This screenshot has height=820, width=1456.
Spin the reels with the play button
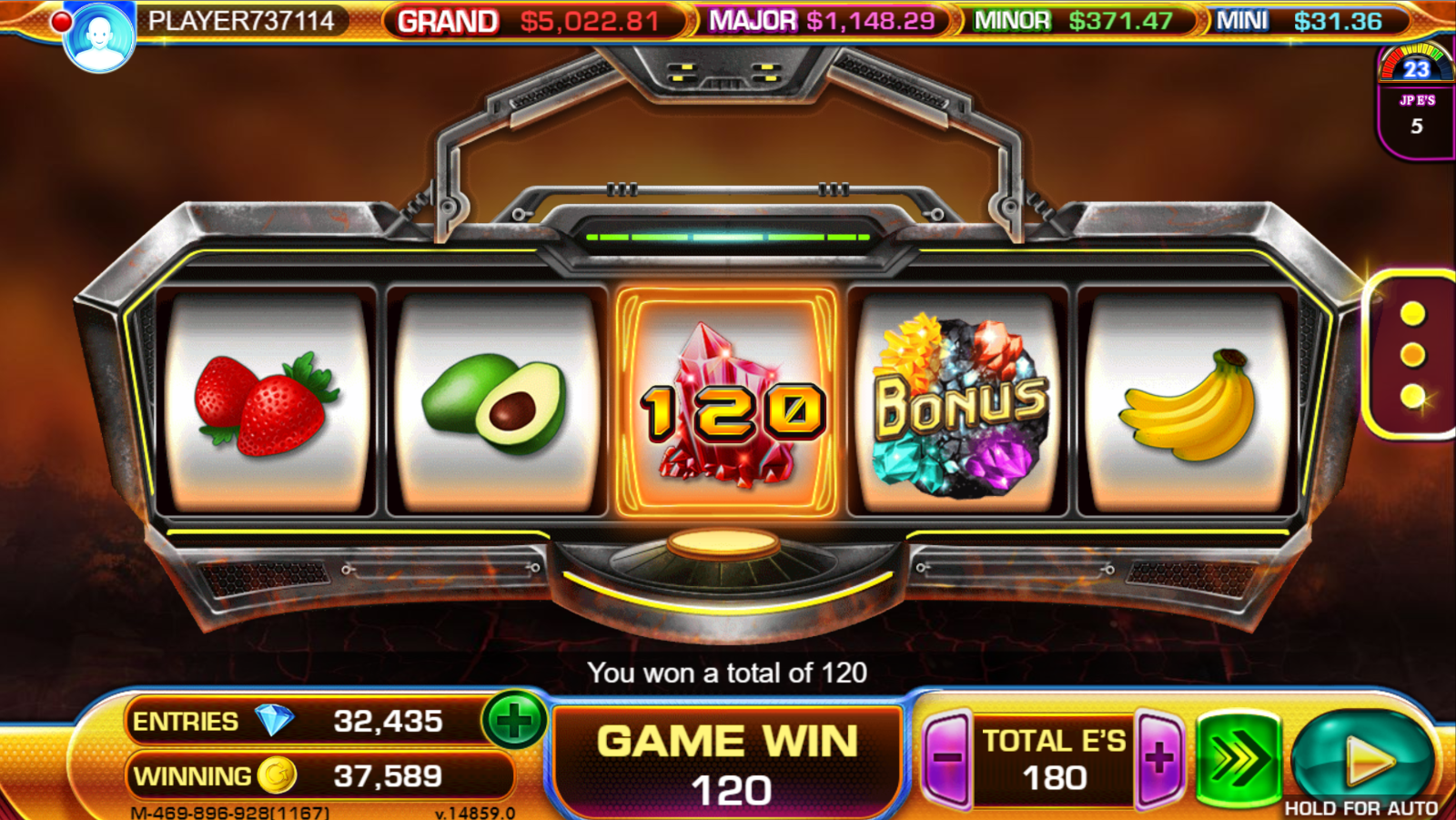[x=1363, y=757]
